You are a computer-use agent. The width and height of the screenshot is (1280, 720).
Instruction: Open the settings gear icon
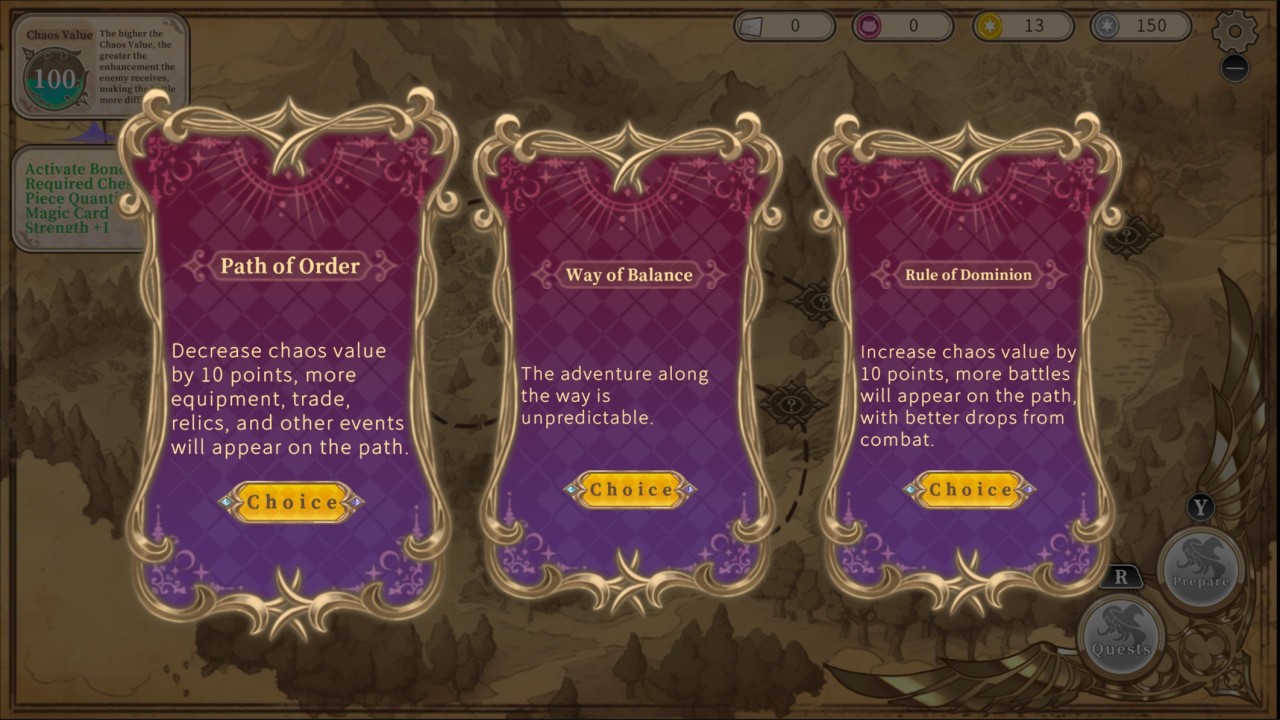pyautogui.click(x=1234, y=31)
